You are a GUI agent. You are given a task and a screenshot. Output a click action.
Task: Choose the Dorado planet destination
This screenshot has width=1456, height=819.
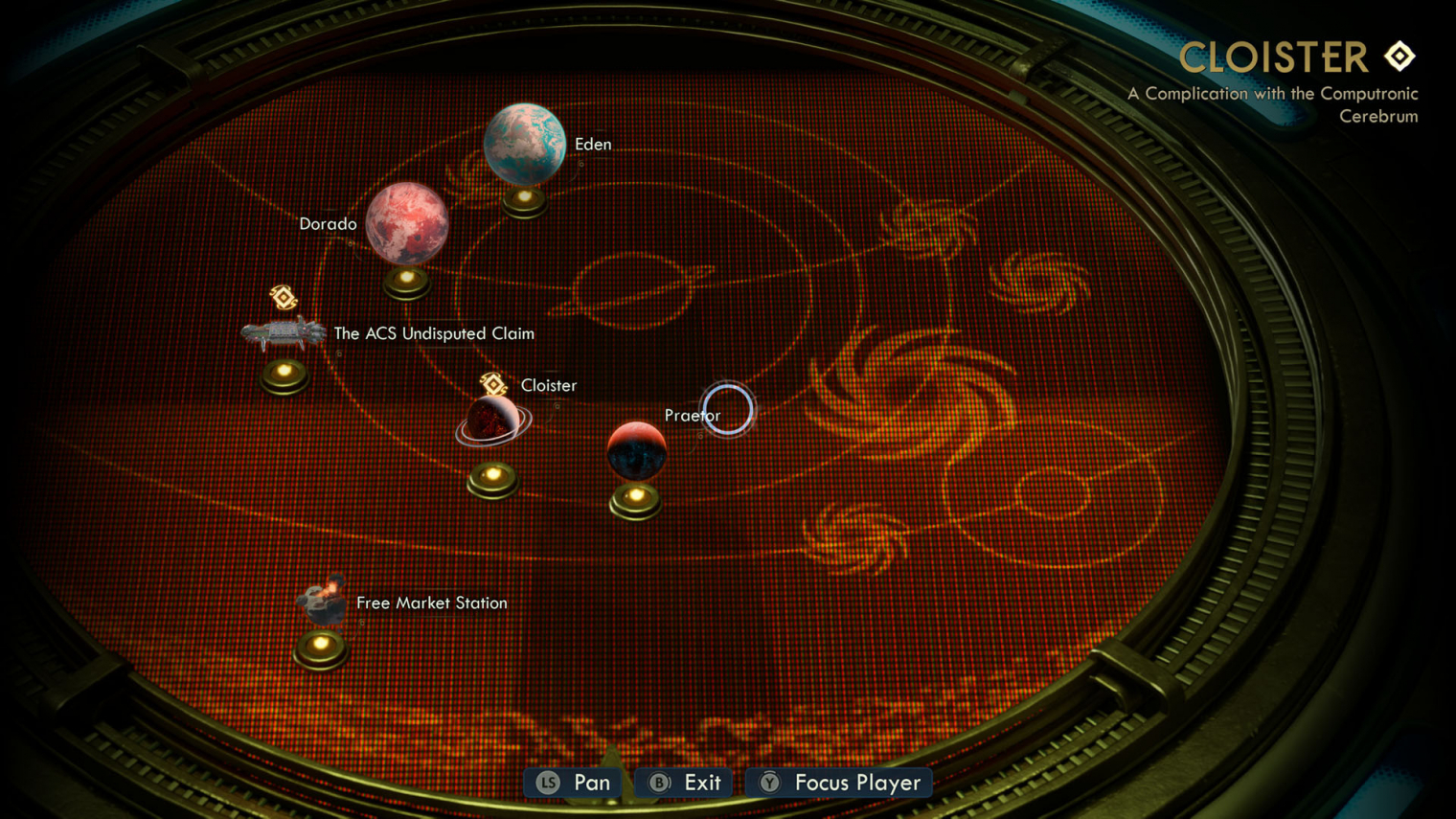tap(407, 223)
